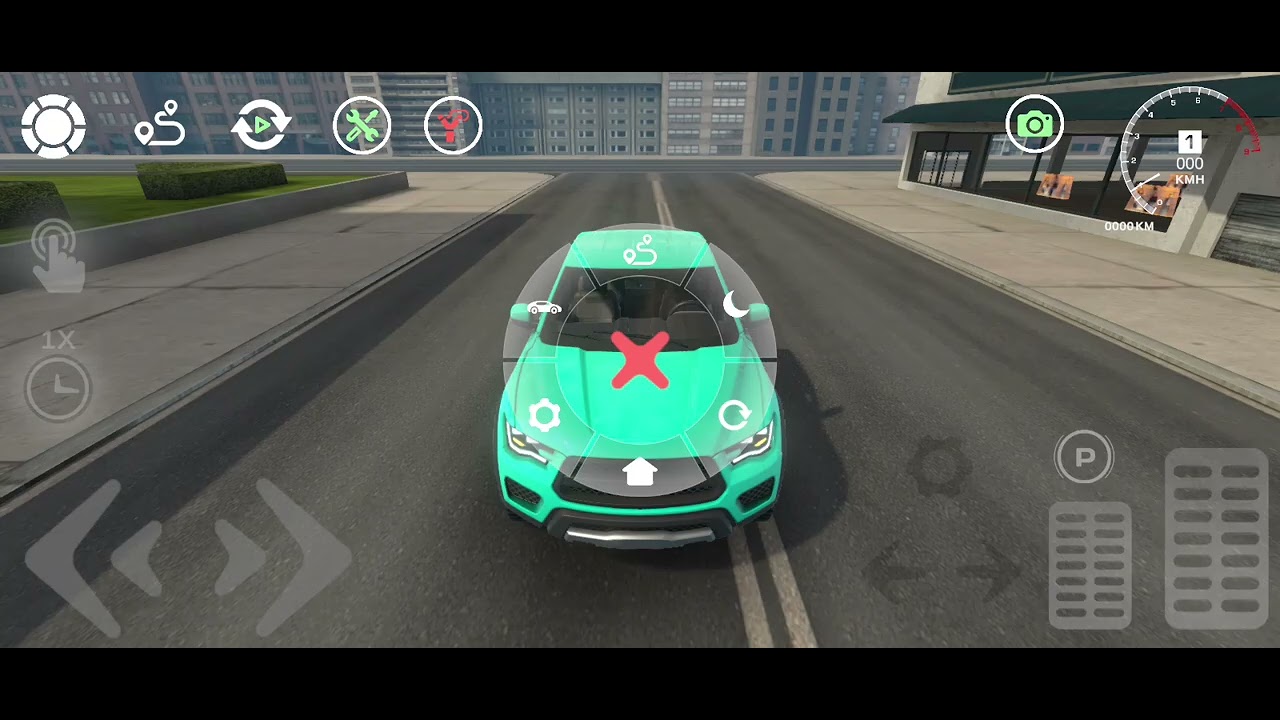Tap the gas accelerator pedal
The height and width of the screenshot is (720, 1280).
(1216, 538)
